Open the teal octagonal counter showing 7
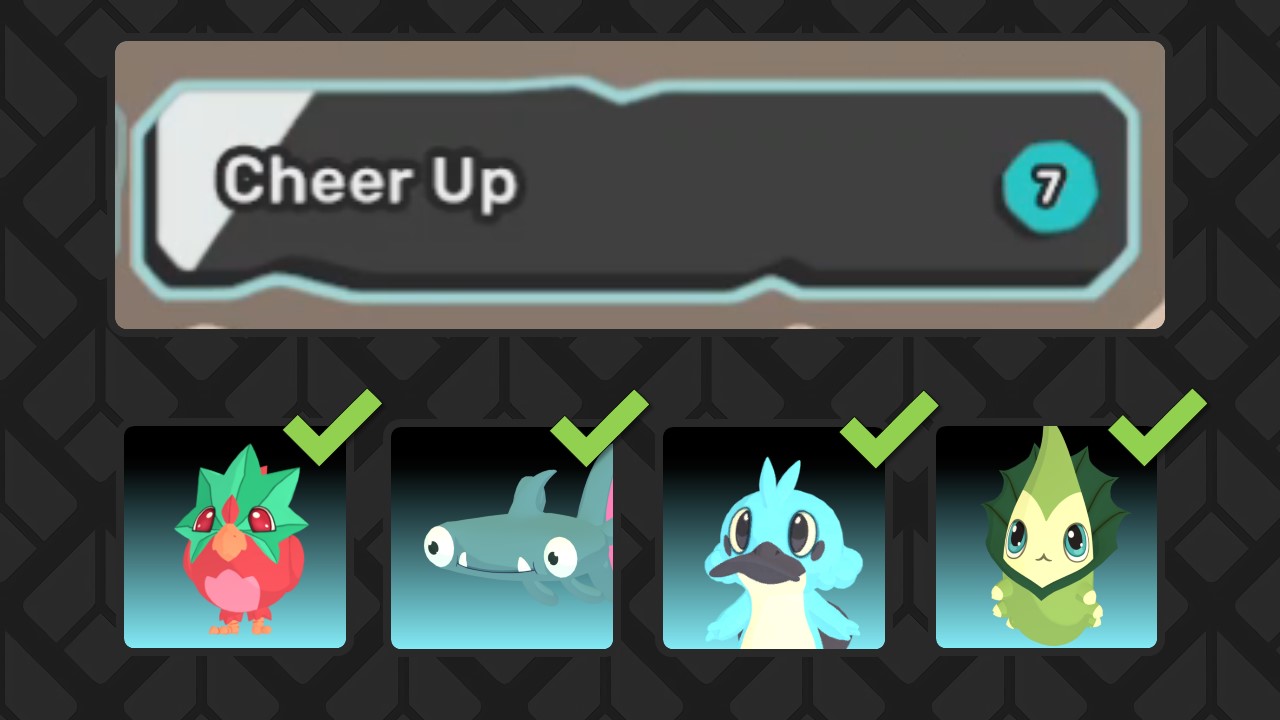Viewport: 1280px width, 720px height. tap(1049, 187)
